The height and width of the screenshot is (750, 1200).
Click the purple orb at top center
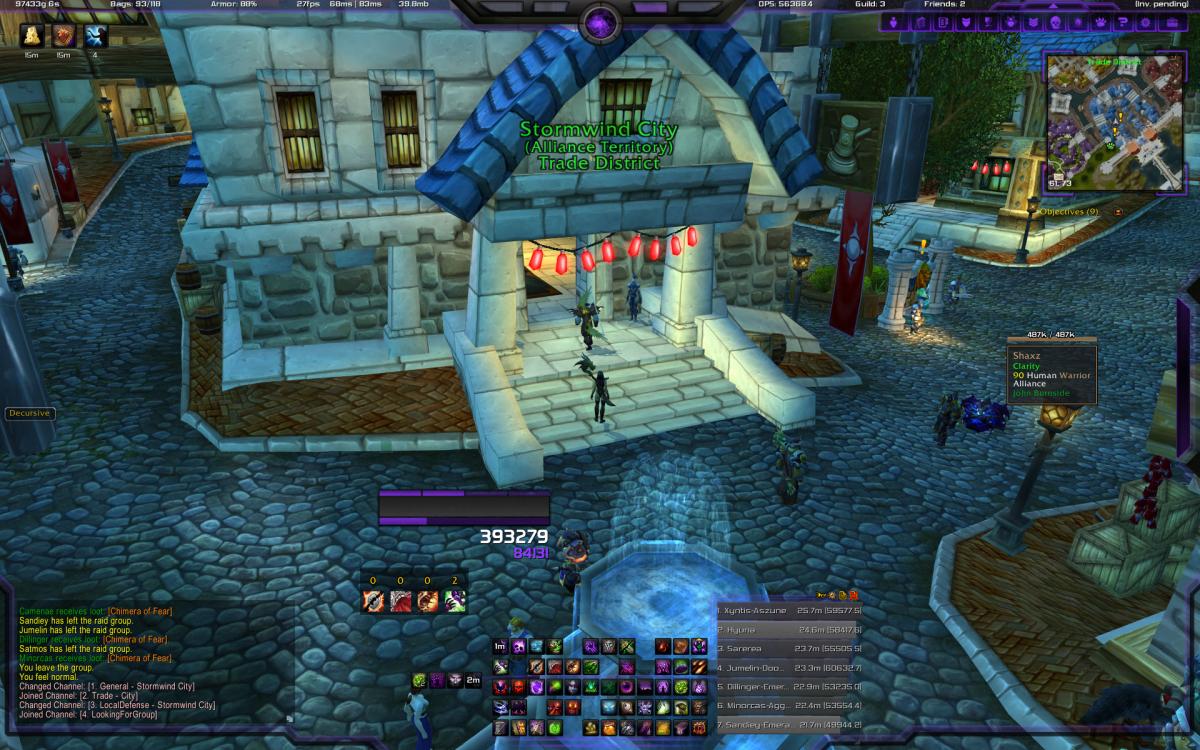pyautogui.click(x=600, y=21)
